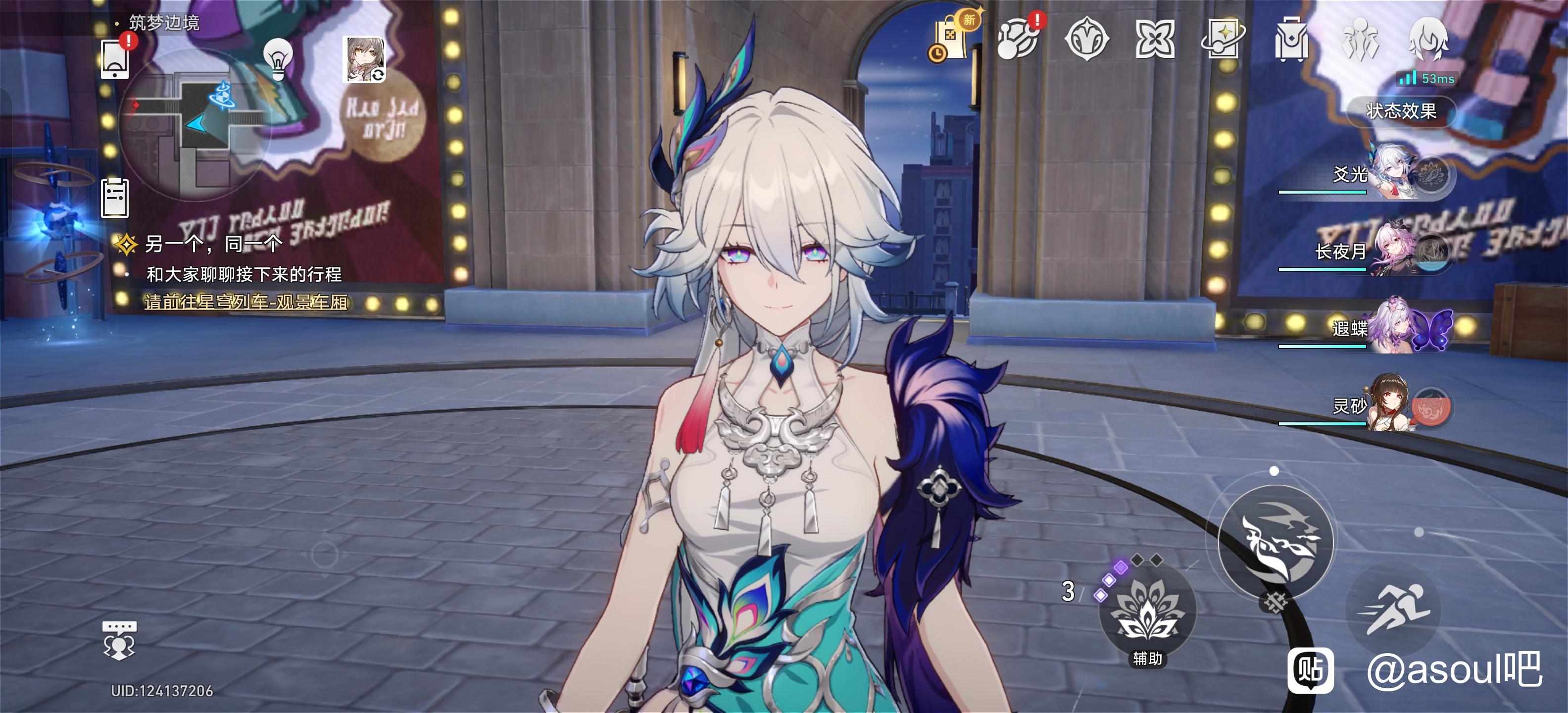The height and width of the screenshot is (713, 1568).
Task: Tap the lightbulb hint icon
Action: (278, 58)
